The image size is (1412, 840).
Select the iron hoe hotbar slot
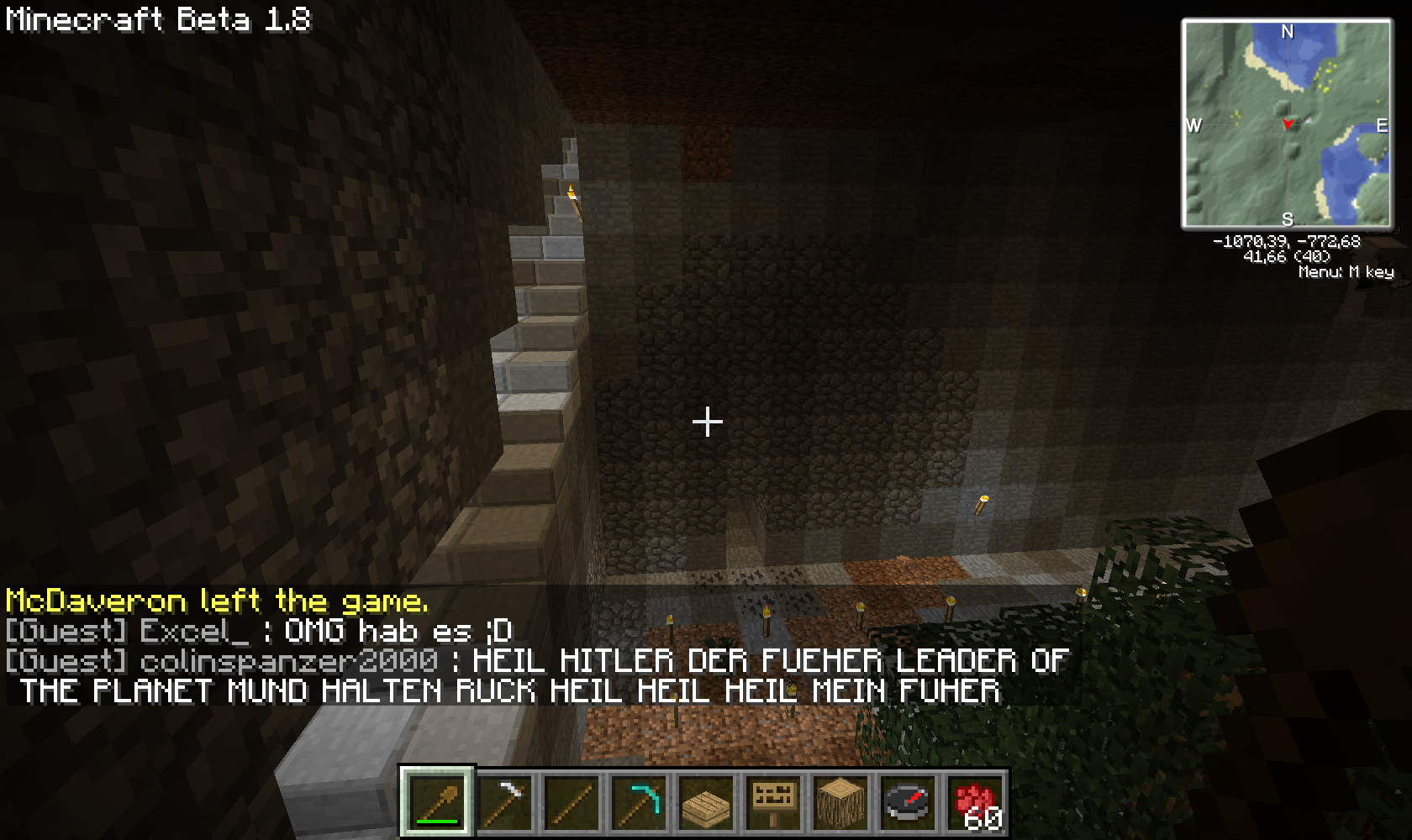pos(504,802)
